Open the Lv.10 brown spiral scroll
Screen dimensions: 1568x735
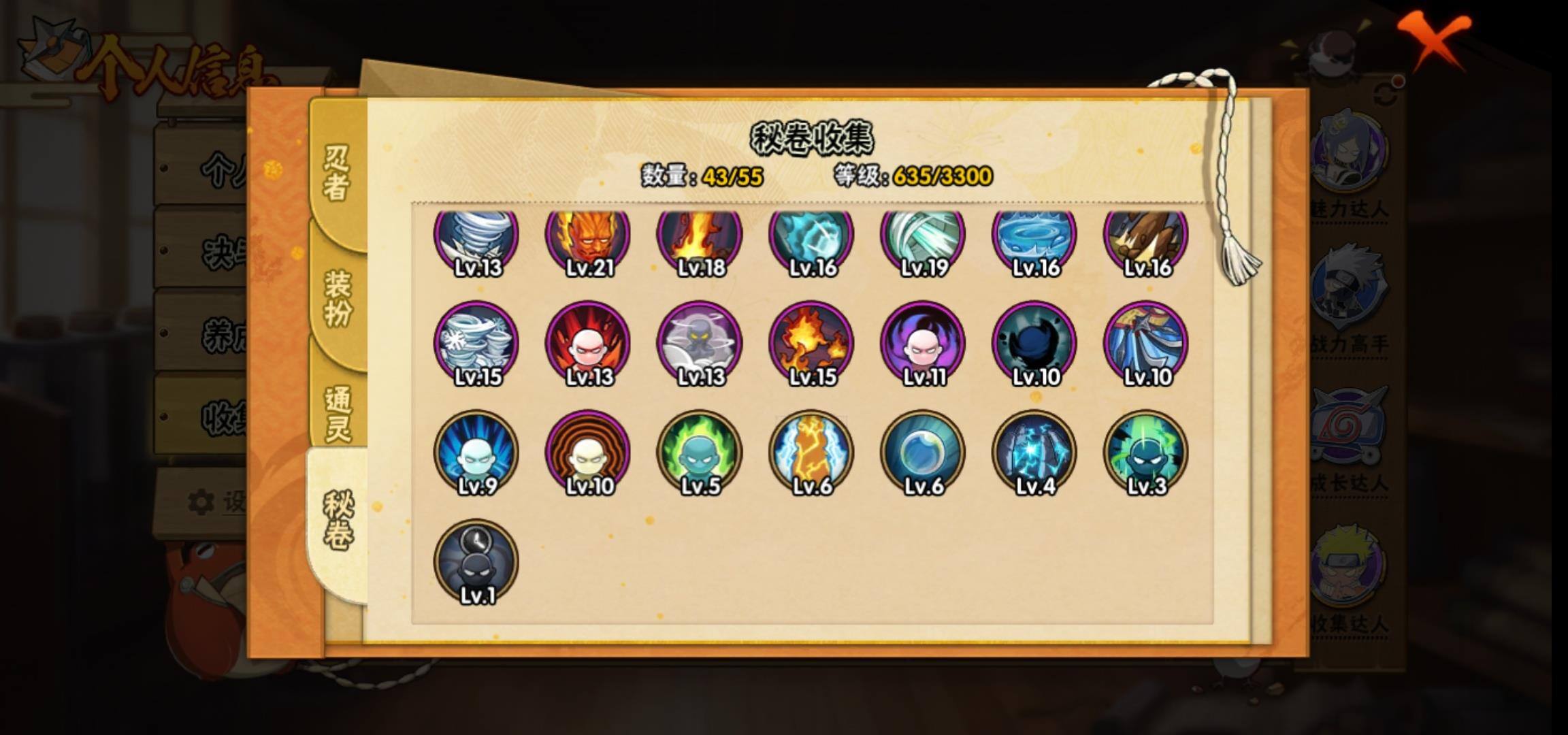[588, 453]
